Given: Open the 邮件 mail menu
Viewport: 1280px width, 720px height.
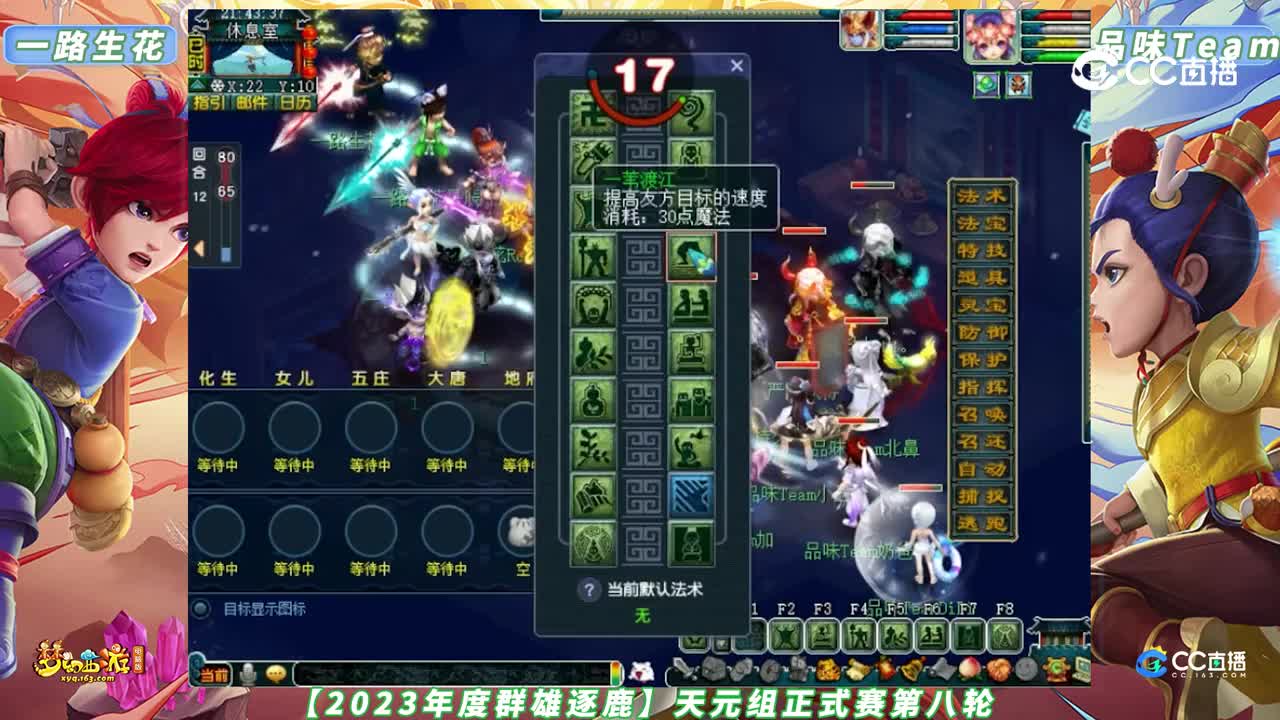Looking at the screenshot, I should tap(252, 103).
